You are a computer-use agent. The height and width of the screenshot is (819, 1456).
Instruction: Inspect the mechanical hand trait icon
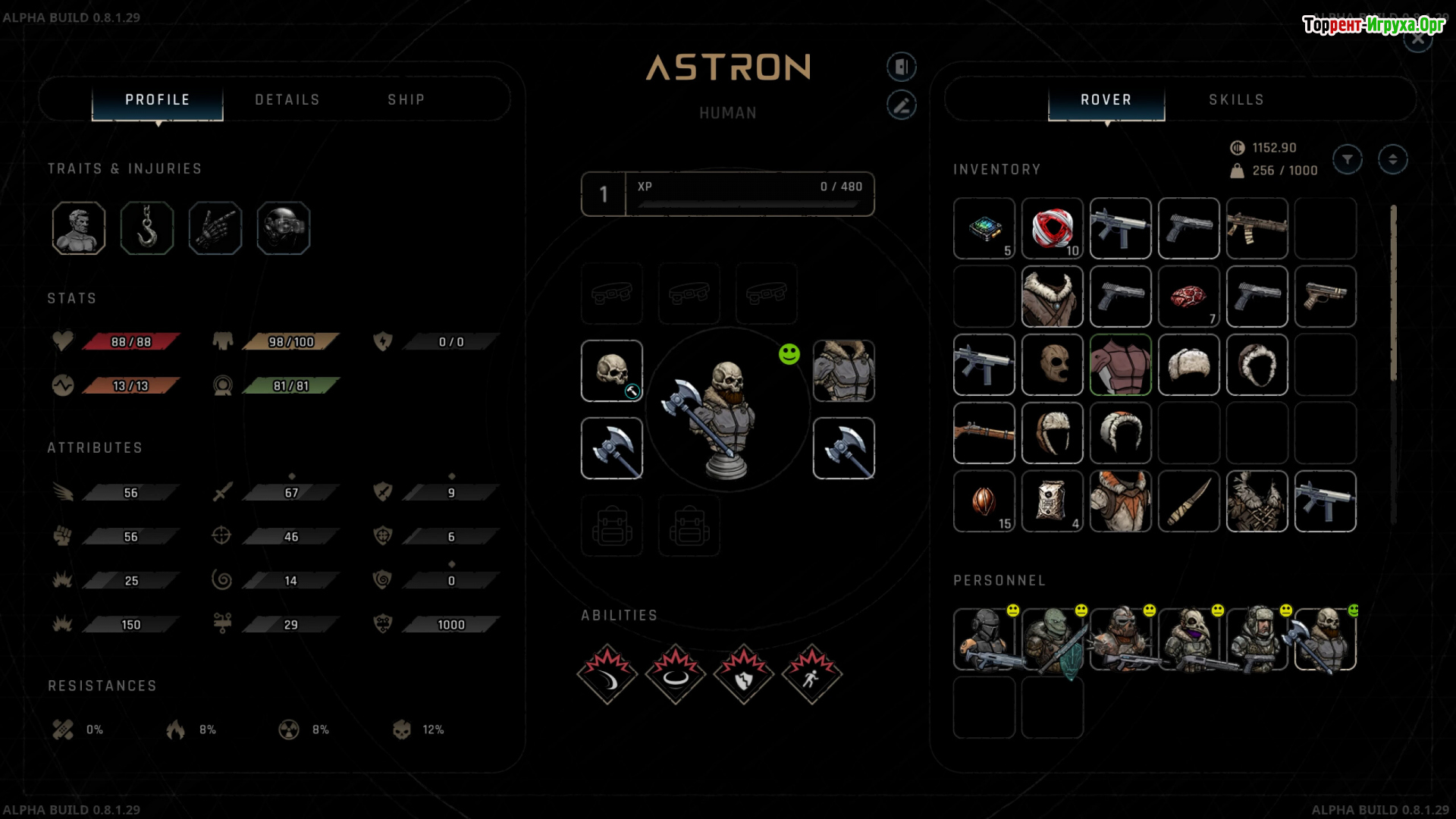click(x=215, y=228)
